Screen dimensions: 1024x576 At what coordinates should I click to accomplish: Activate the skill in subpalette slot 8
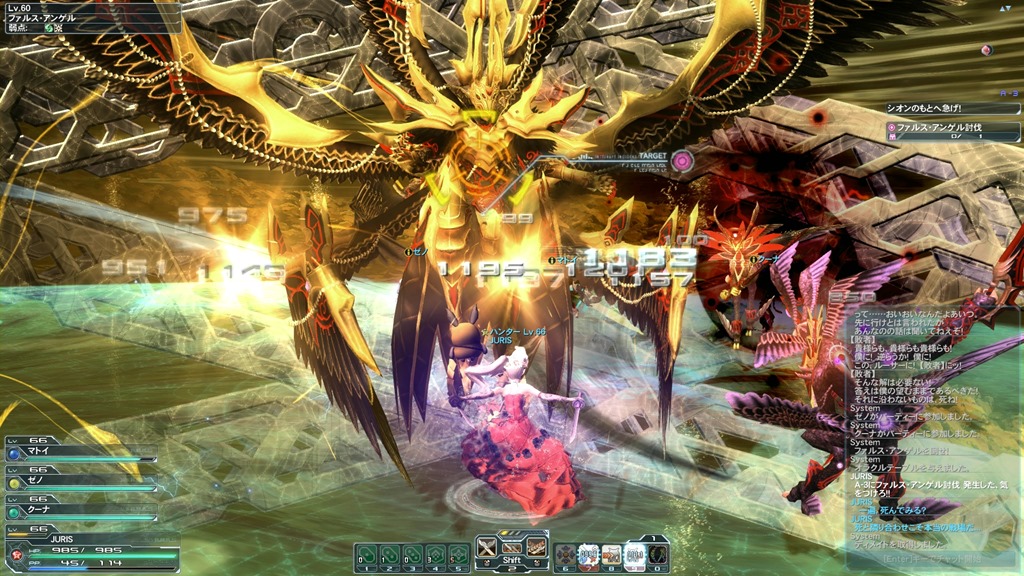pyautogui.click(x=611, y=554)
